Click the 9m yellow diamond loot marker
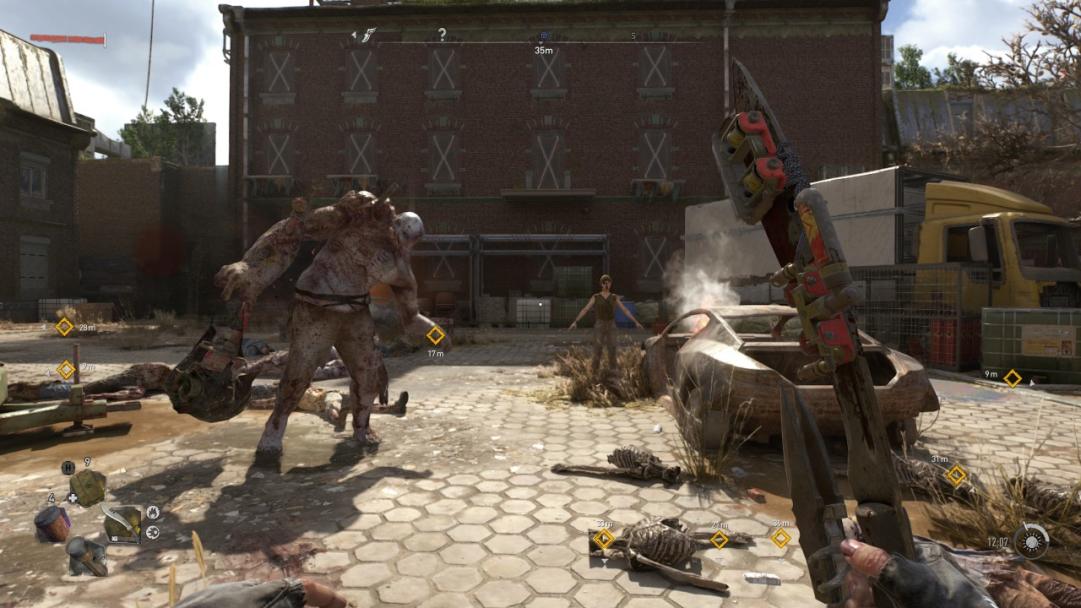Image resolution: width=1081 pixels, height=608 pixels. pos(1012,378)
